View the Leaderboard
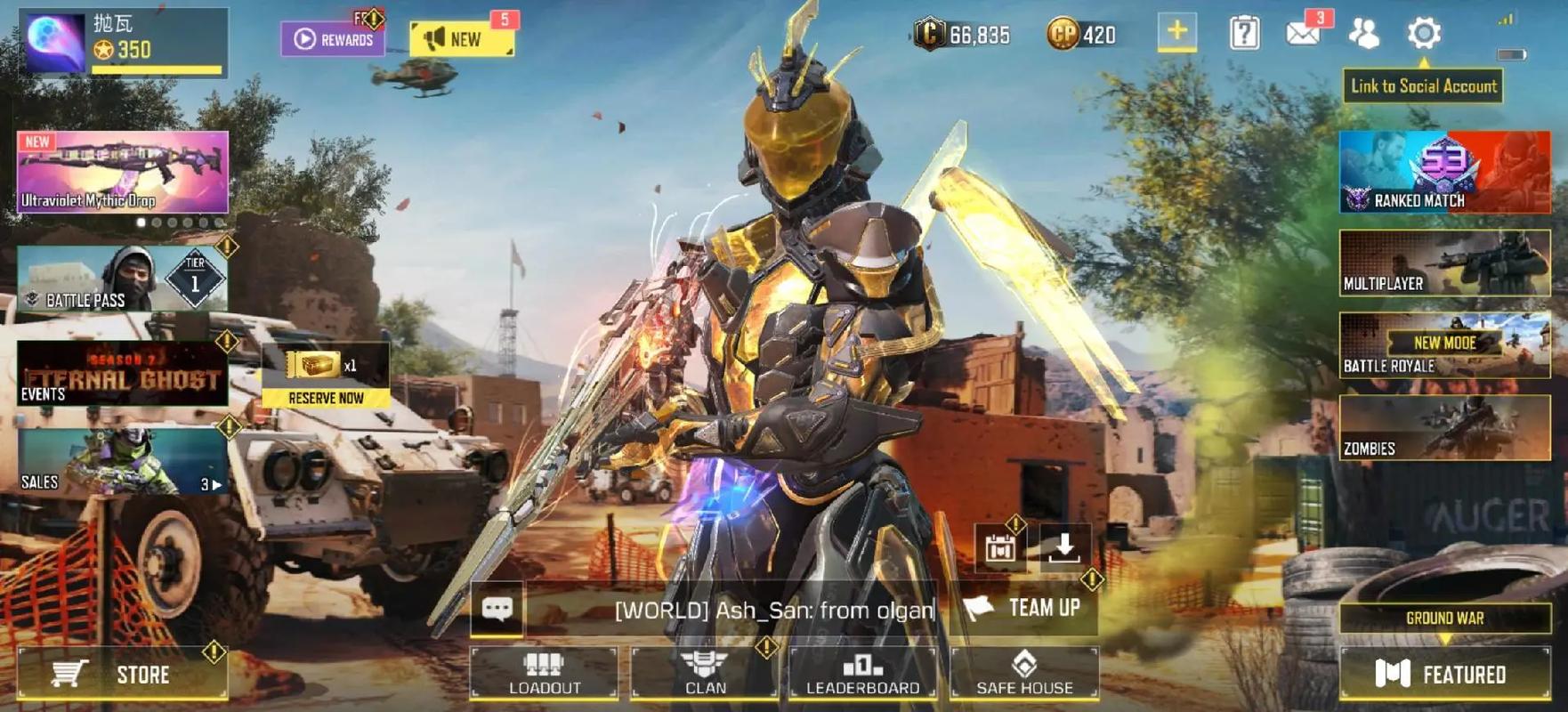Screen dimensions: 1568x712 862,673
